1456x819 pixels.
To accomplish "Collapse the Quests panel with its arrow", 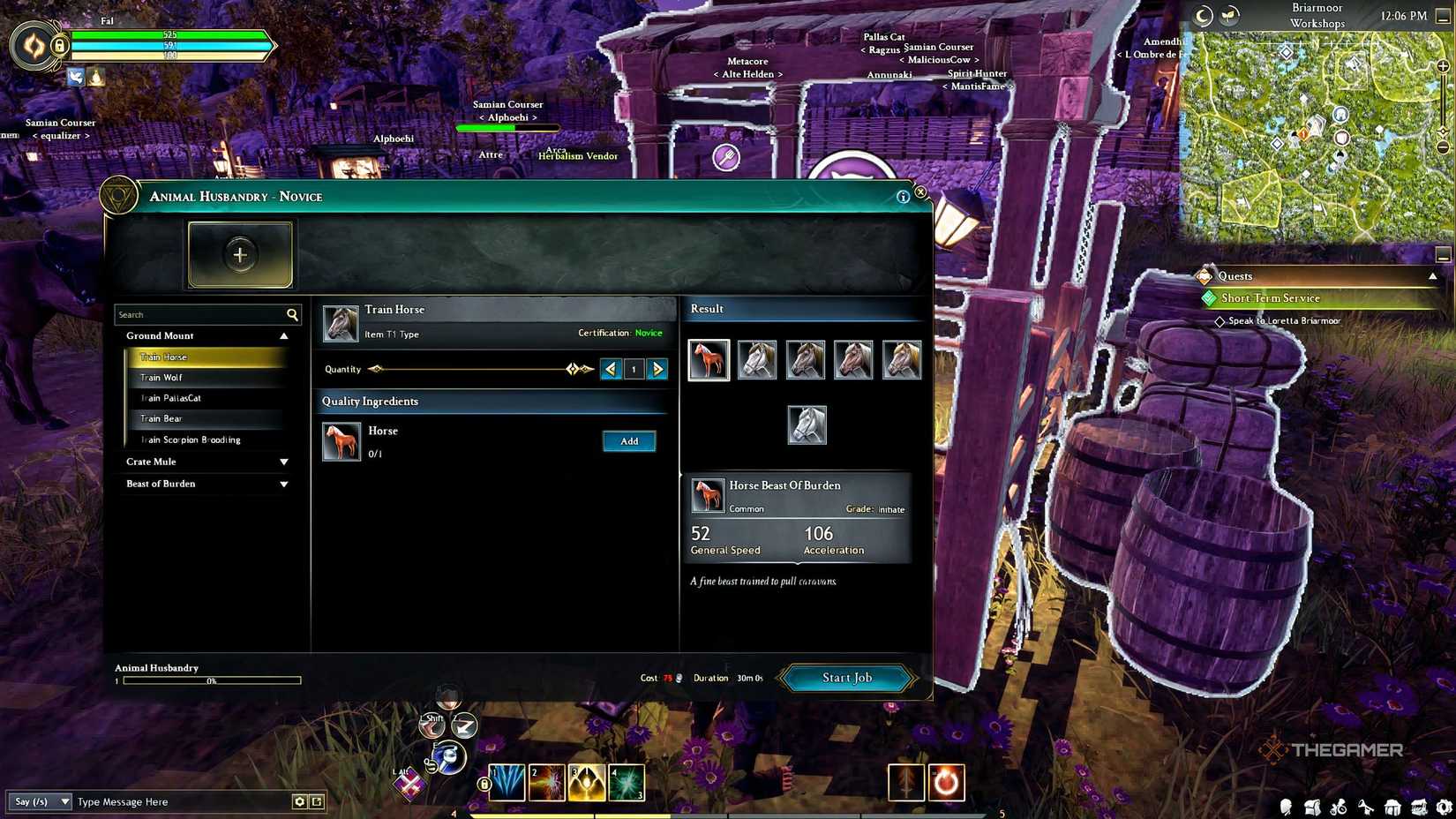I will click(1433, 275).
